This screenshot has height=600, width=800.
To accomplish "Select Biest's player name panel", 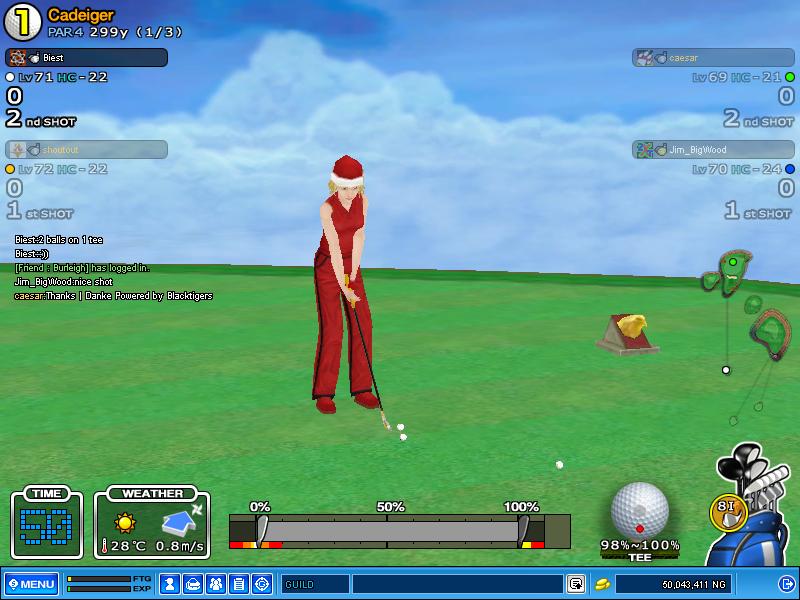I will pos(86,58).
